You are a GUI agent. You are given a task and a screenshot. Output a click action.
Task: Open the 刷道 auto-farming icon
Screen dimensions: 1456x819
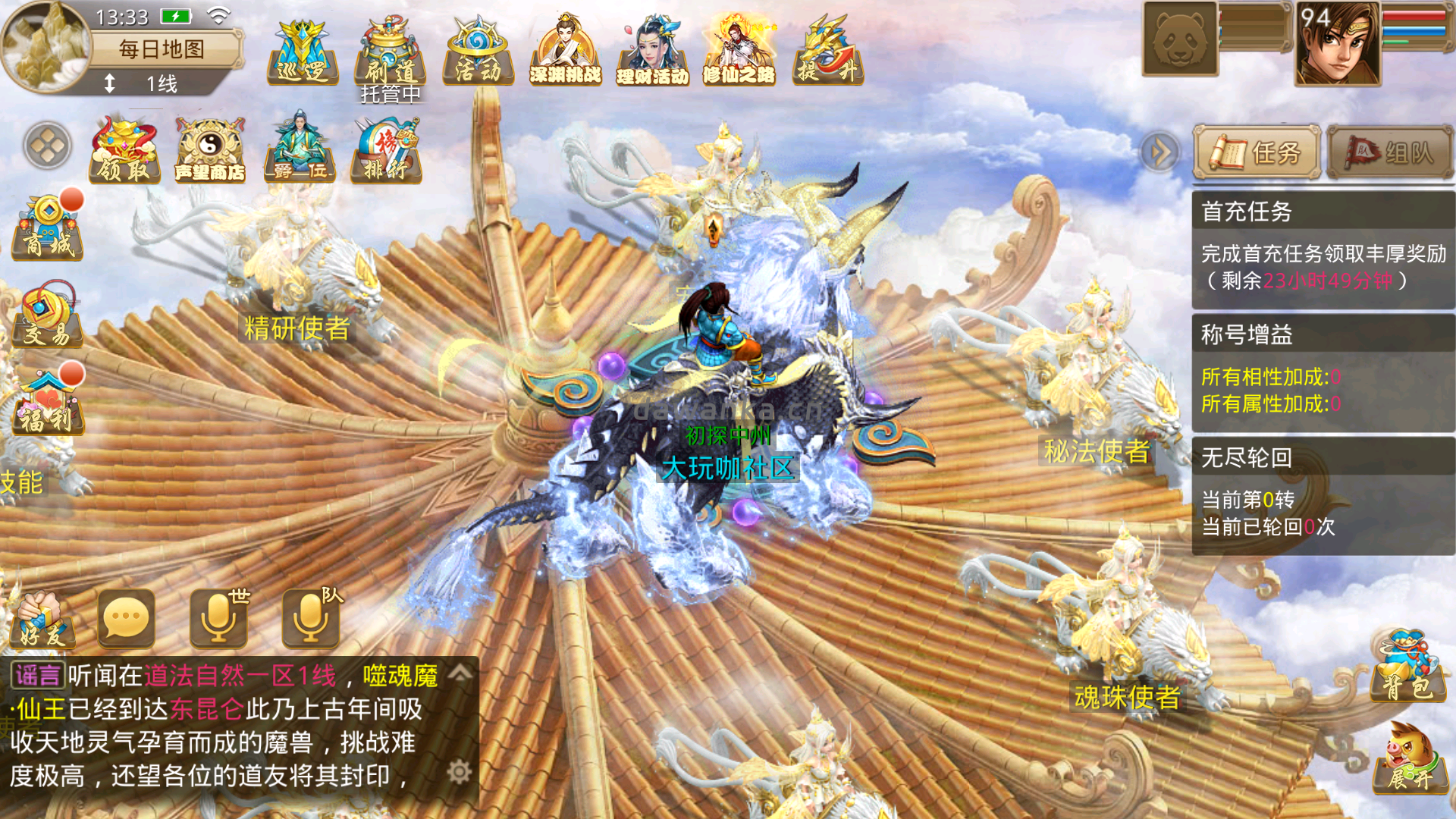(x=390, y=52)
